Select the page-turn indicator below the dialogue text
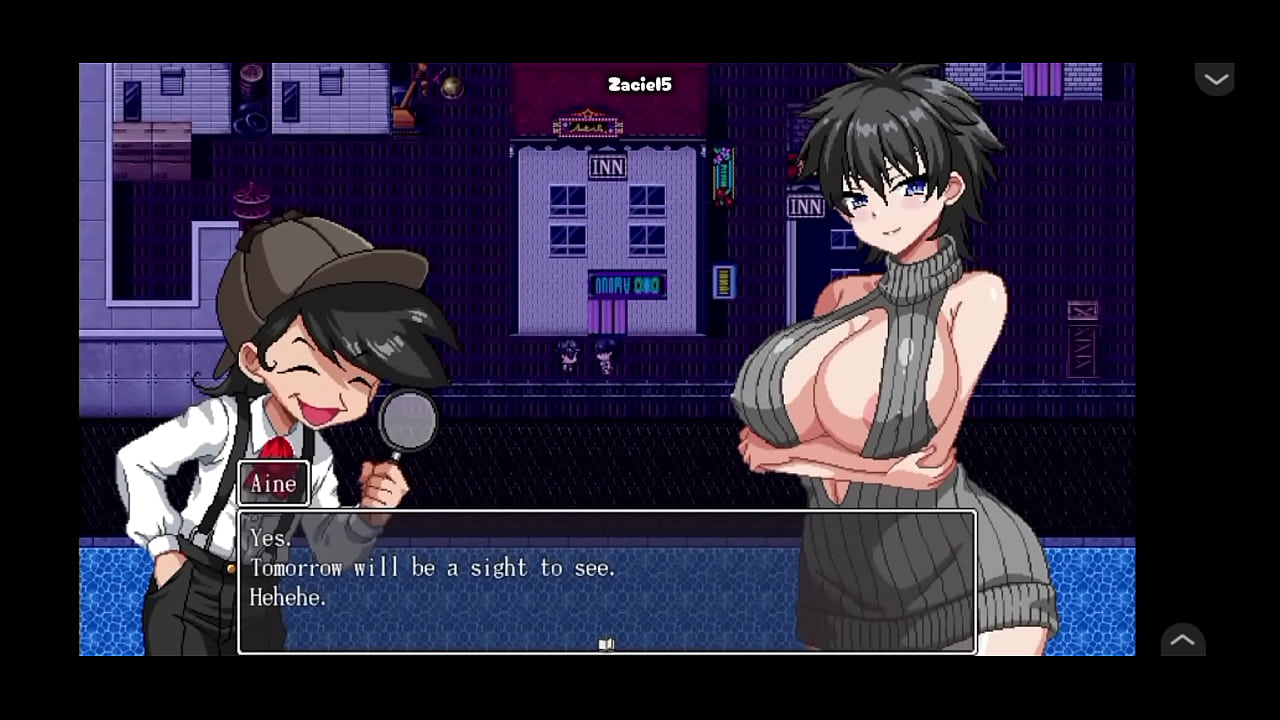1280x720 pixels. click(606, 644)
